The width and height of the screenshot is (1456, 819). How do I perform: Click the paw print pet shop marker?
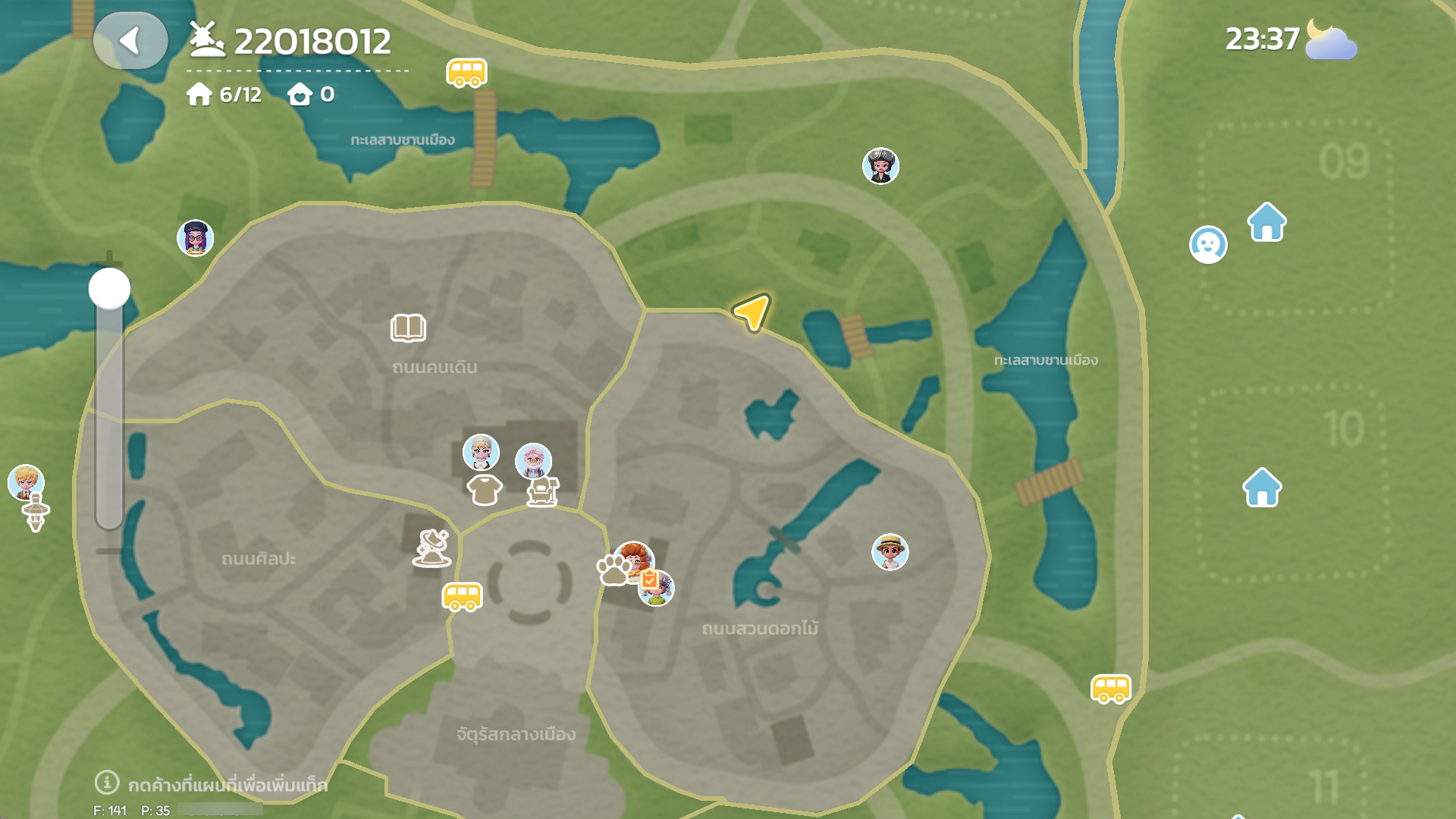coord(613,570)
